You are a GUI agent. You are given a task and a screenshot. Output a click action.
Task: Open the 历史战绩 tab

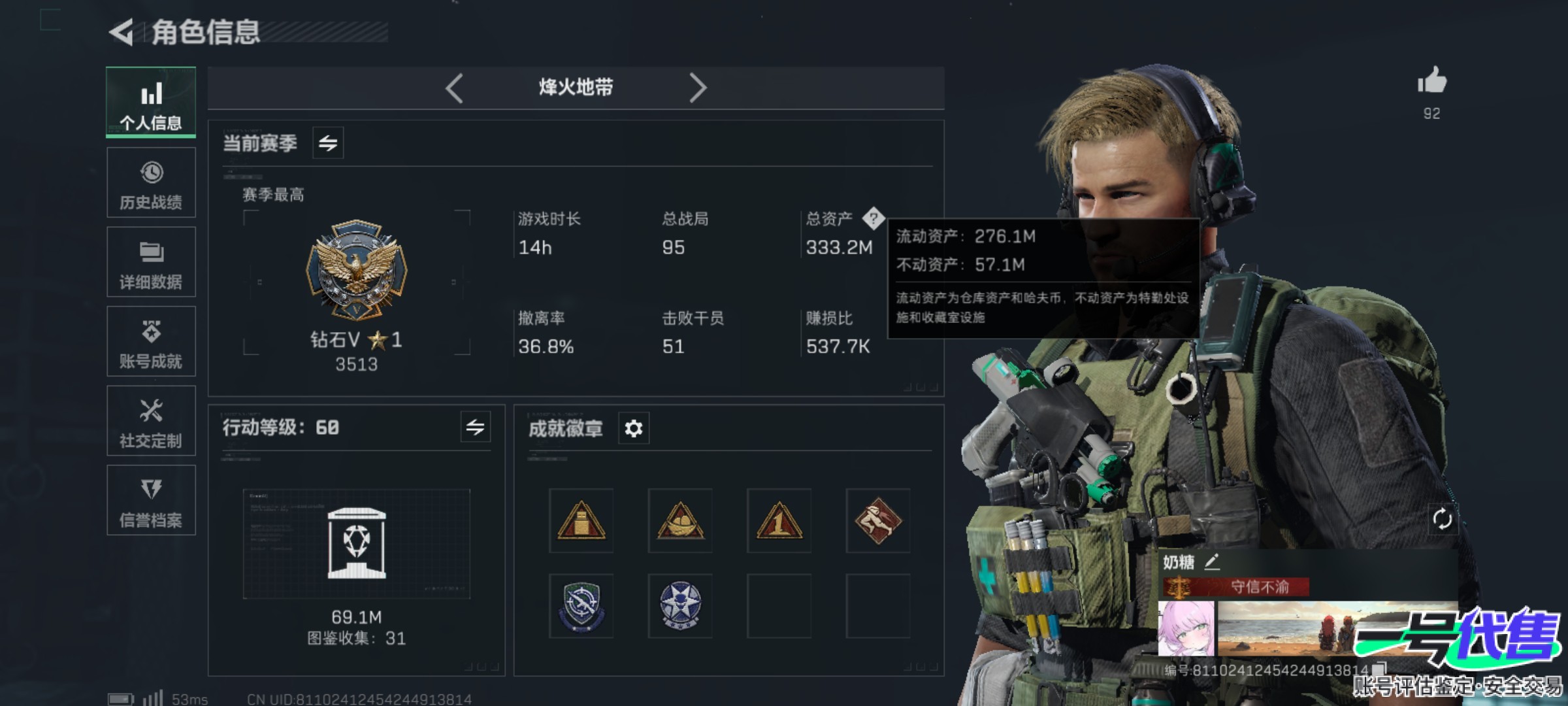click(x=151, y=182)
